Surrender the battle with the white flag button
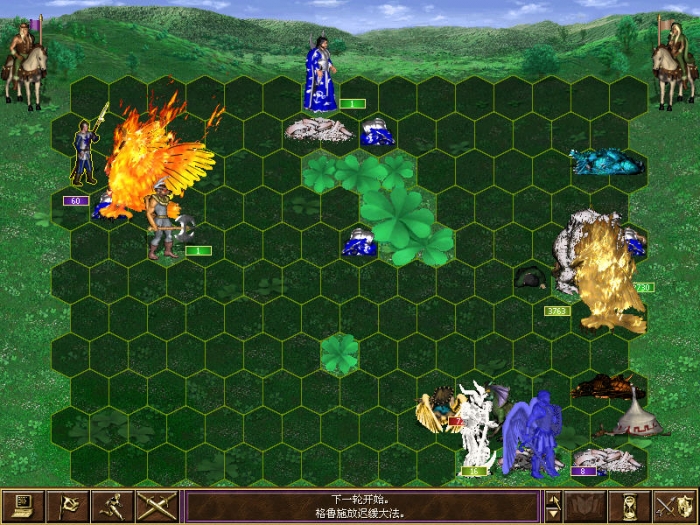This screenshot has width=700, height=525. 68,506
